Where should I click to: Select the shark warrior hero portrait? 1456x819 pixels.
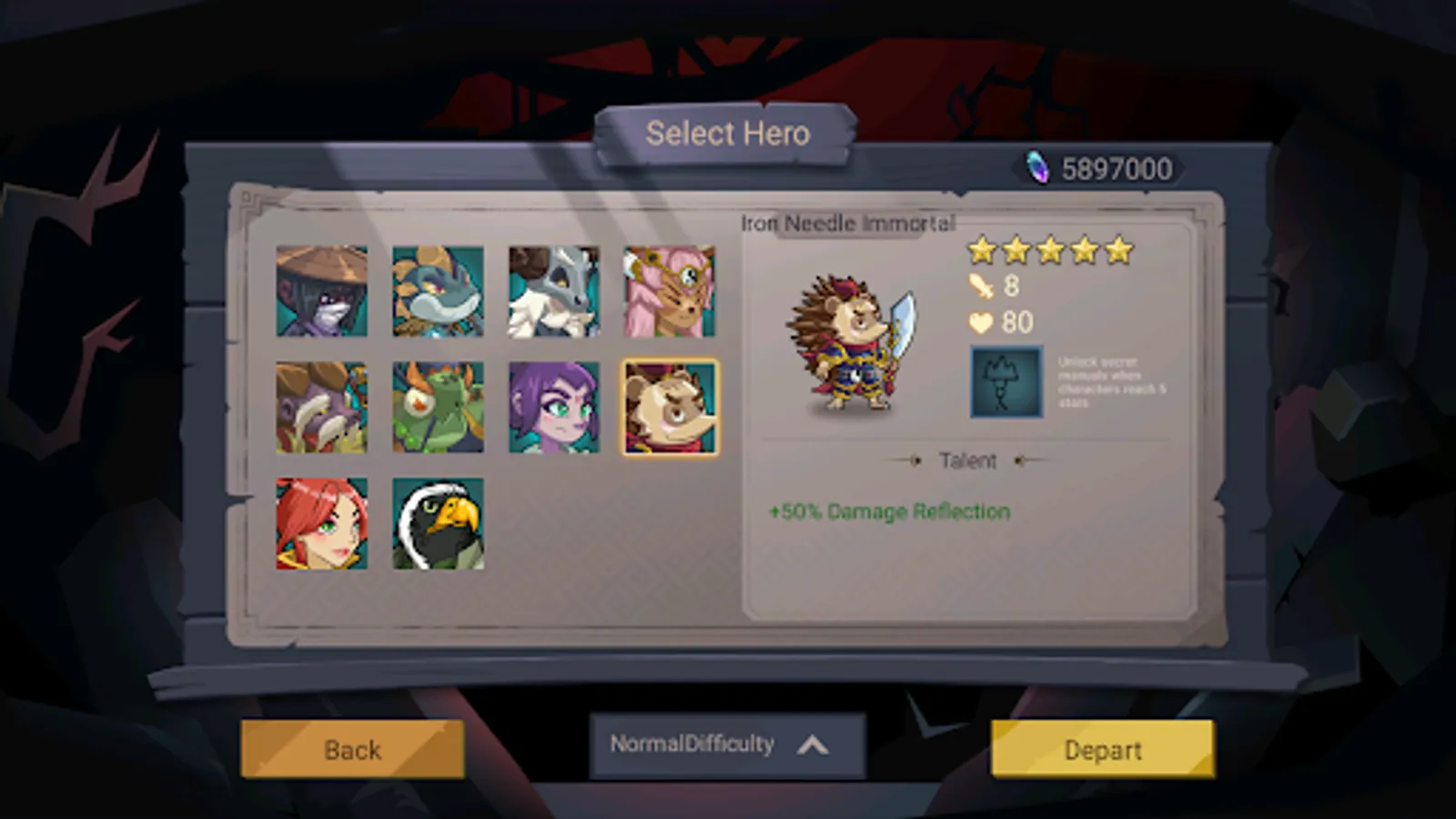coord(440,291)
